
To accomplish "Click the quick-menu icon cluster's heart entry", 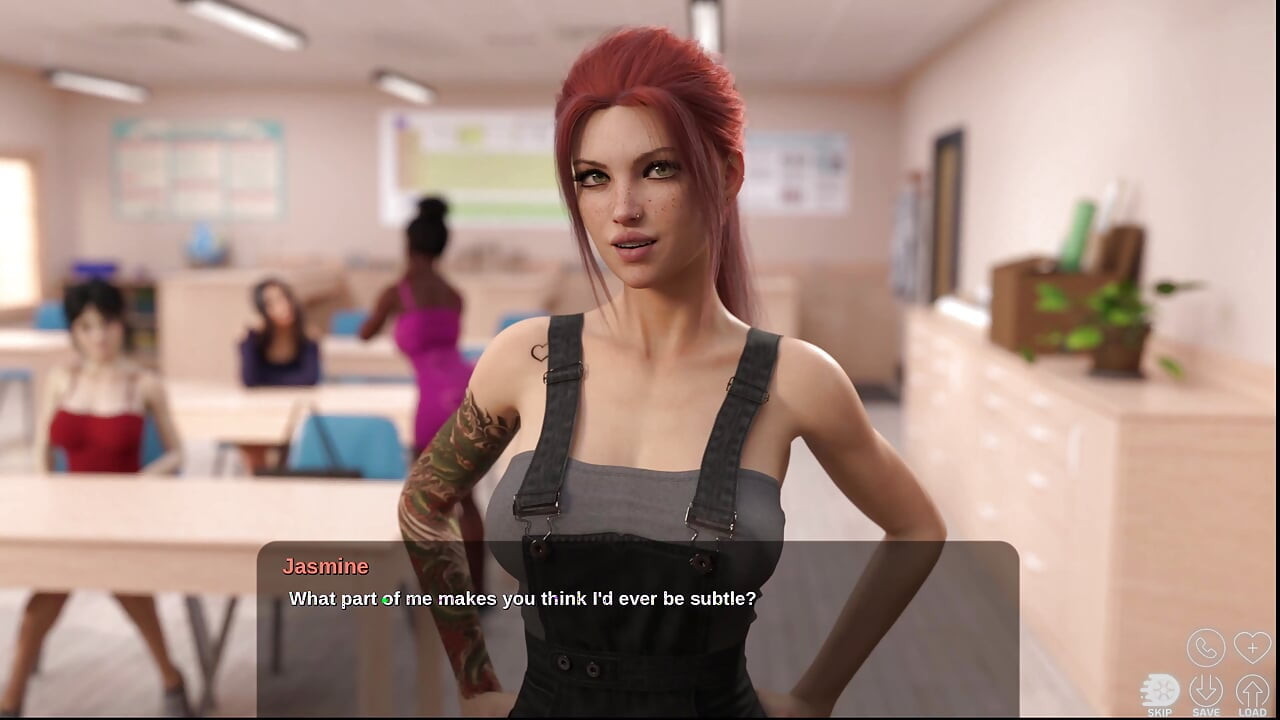I will tap(1252, 647).
